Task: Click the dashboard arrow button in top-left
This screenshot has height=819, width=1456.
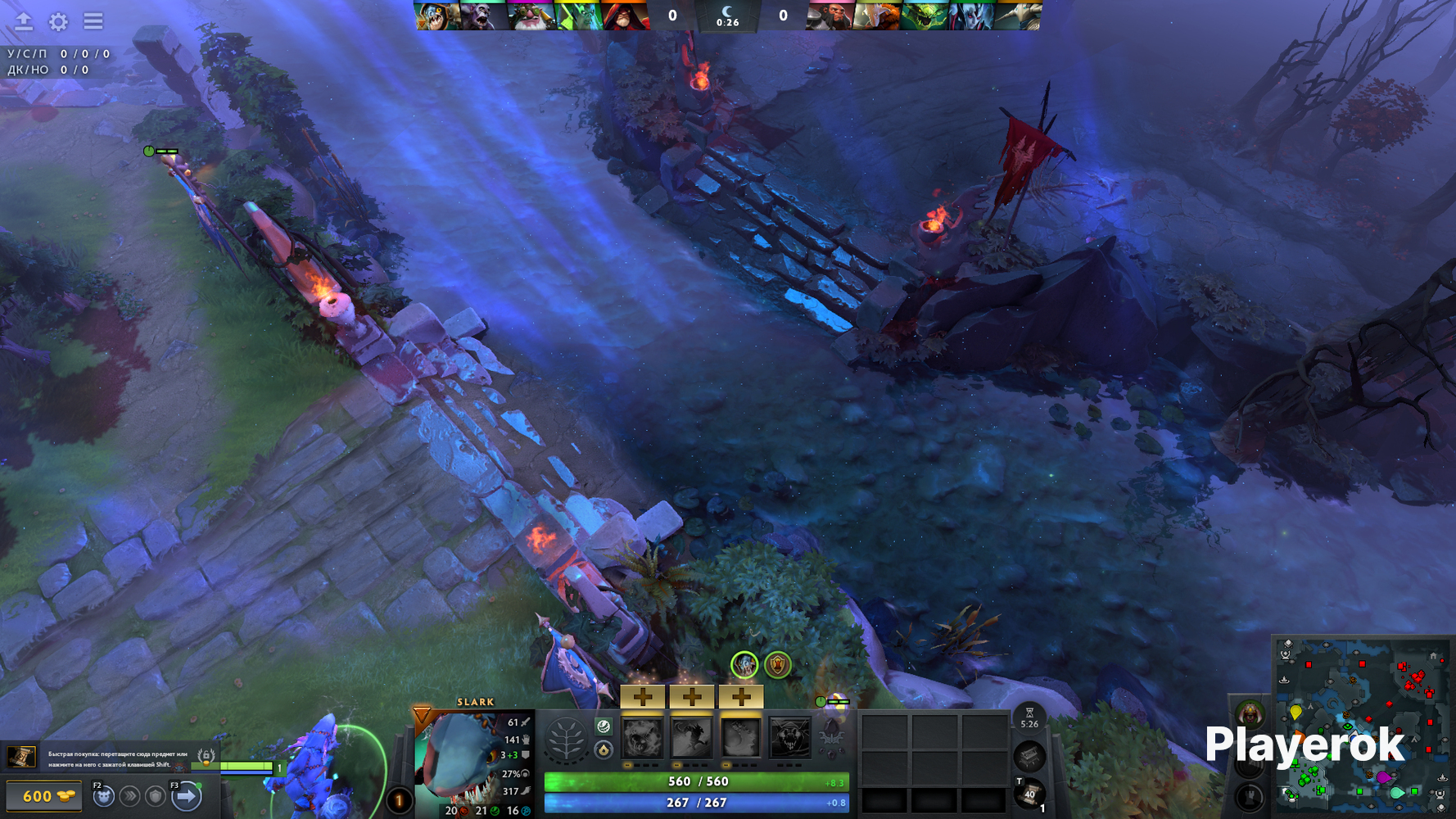Action: click(x=24, y=21)
